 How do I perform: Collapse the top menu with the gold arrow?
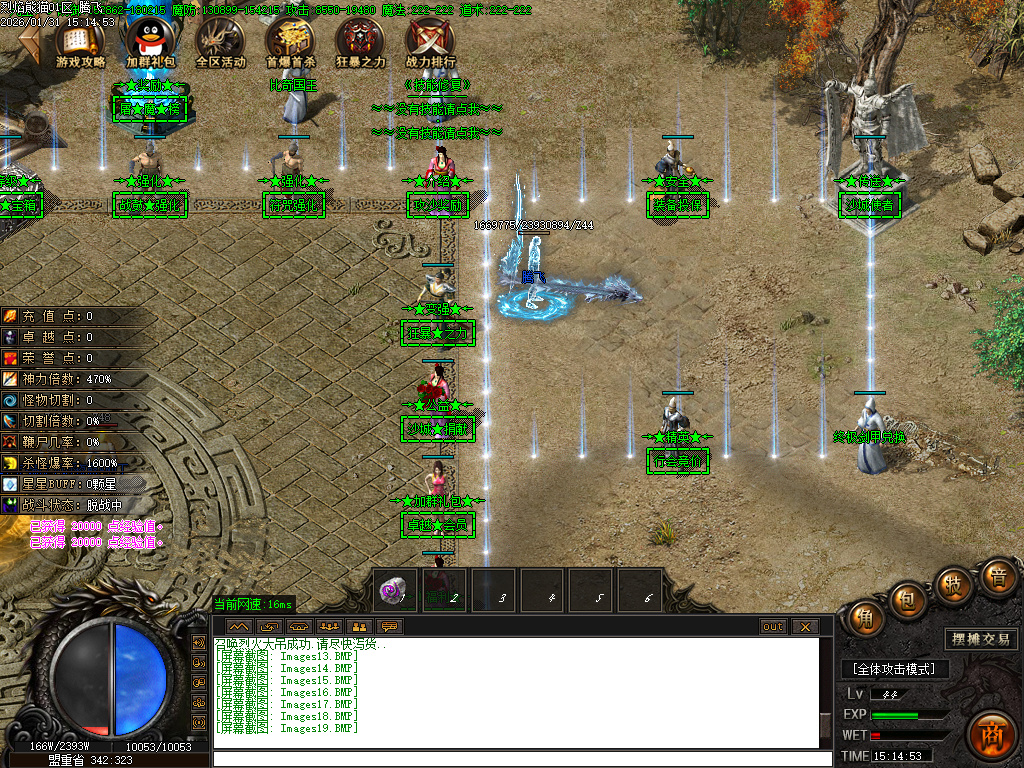pyautogui.click(x=30, y=44)
